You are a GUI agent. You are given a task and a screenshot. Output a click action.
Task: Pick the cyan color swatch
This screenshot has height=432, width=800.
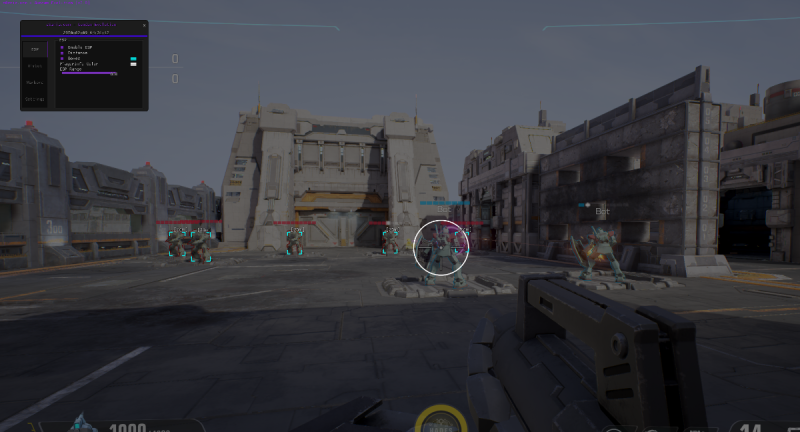[x=133, y=59]
